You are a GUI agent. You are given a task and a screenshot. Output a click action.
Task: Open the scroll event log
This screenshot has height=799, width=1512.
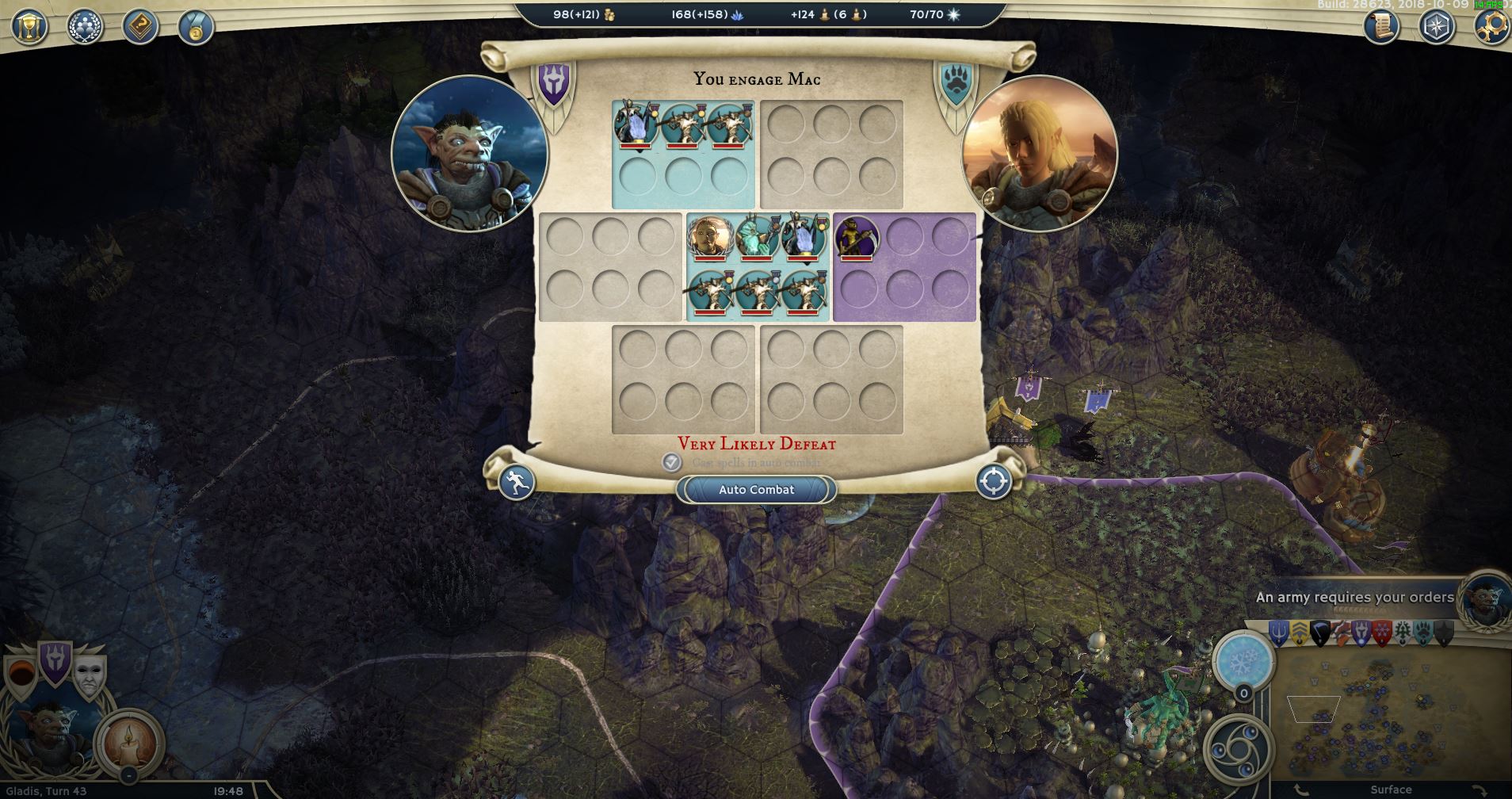point(1381,27)
